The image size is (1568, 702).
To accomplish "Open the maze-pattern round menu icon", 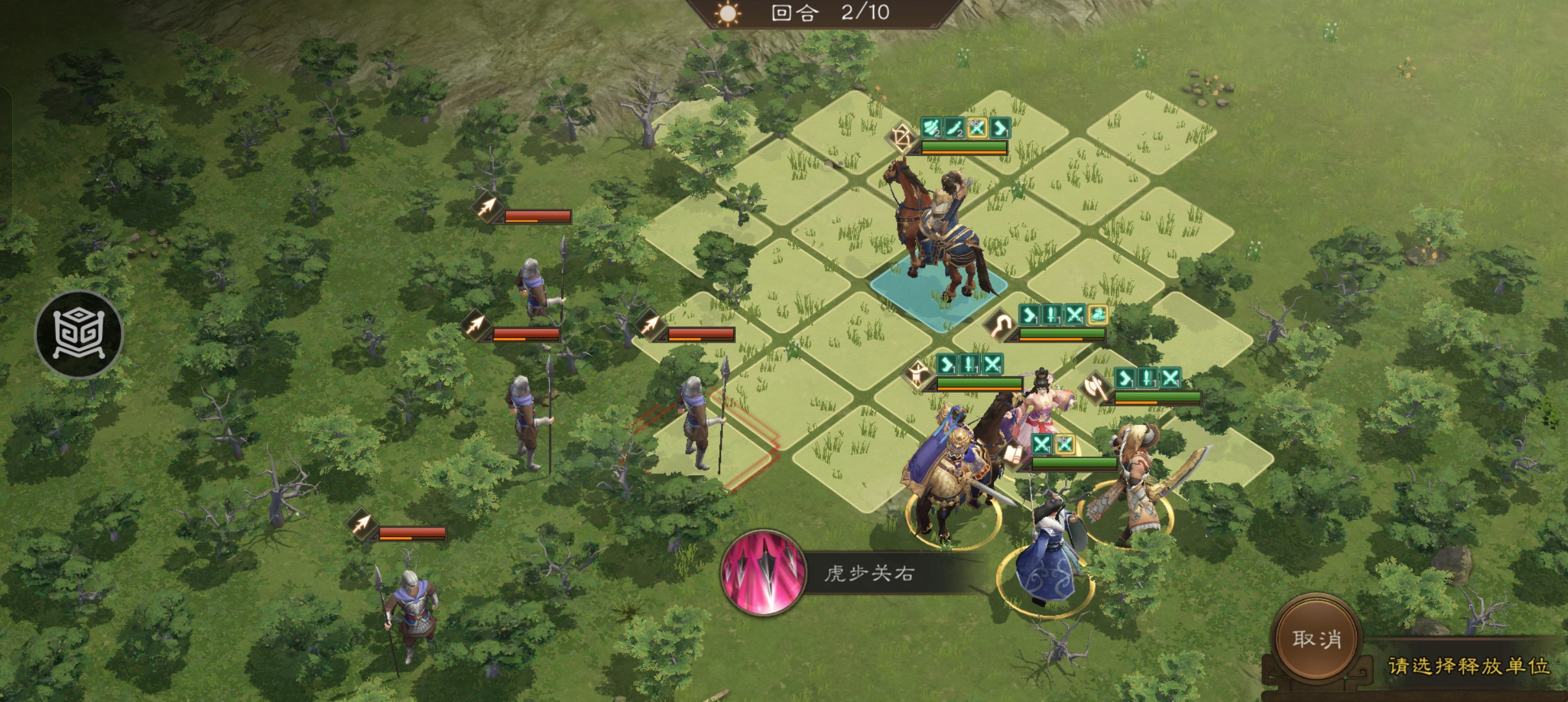I will 79,334.
